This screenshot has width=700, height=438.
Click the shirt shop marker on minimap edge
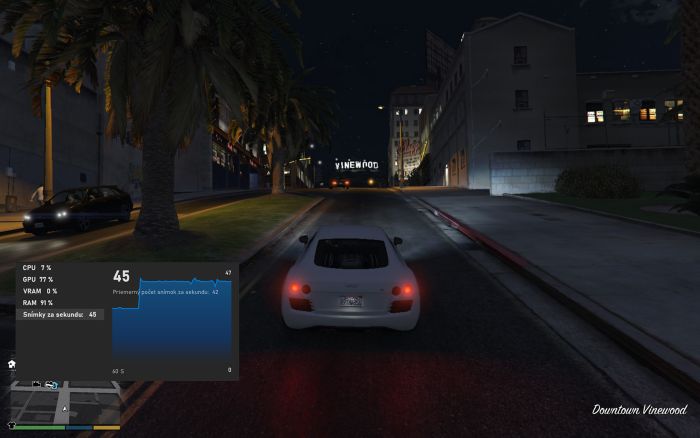pyautogui.click(x=12, y=424)
